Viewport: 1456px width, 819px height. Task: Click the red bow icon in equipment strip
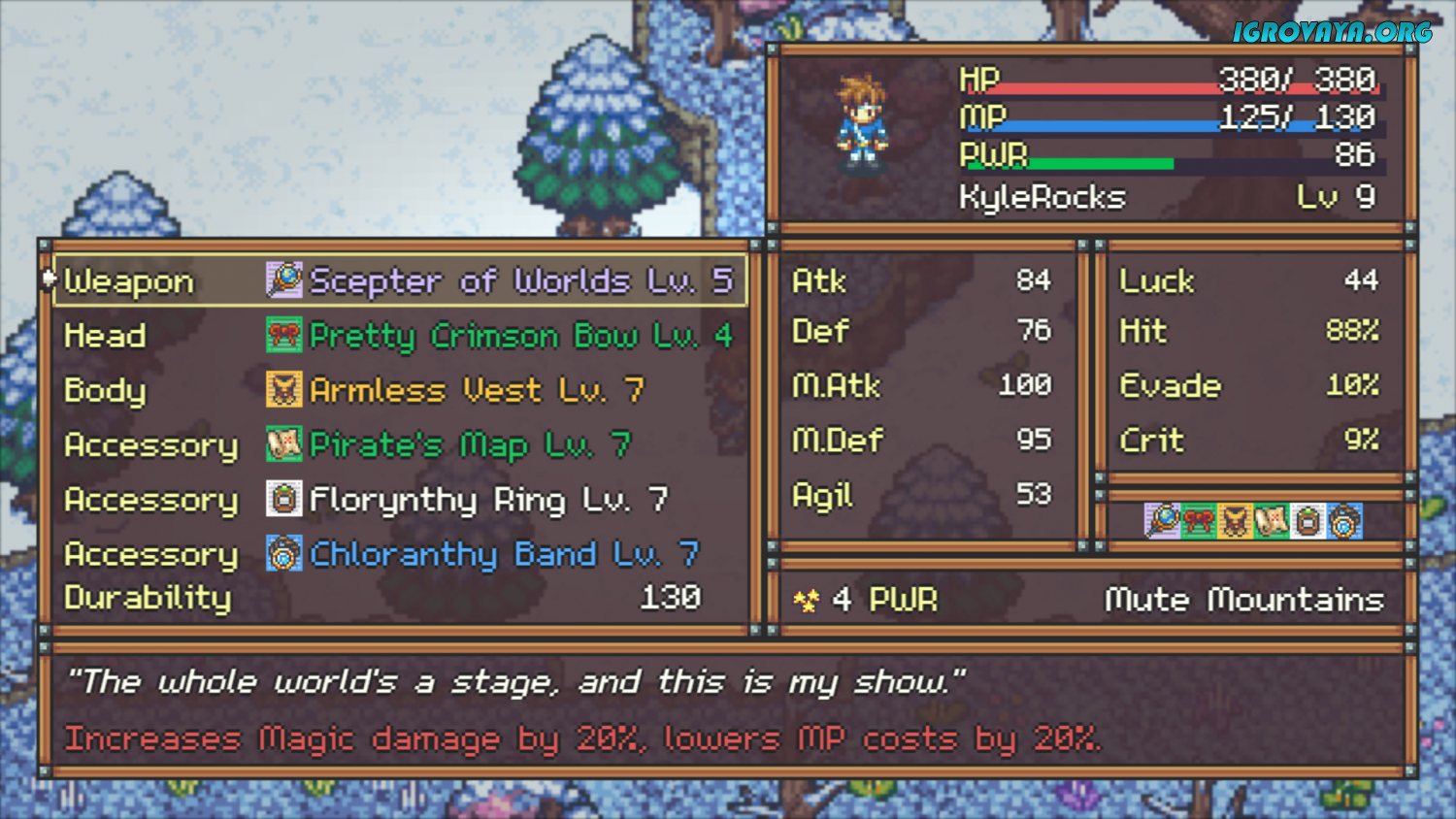coord(1199,521)
